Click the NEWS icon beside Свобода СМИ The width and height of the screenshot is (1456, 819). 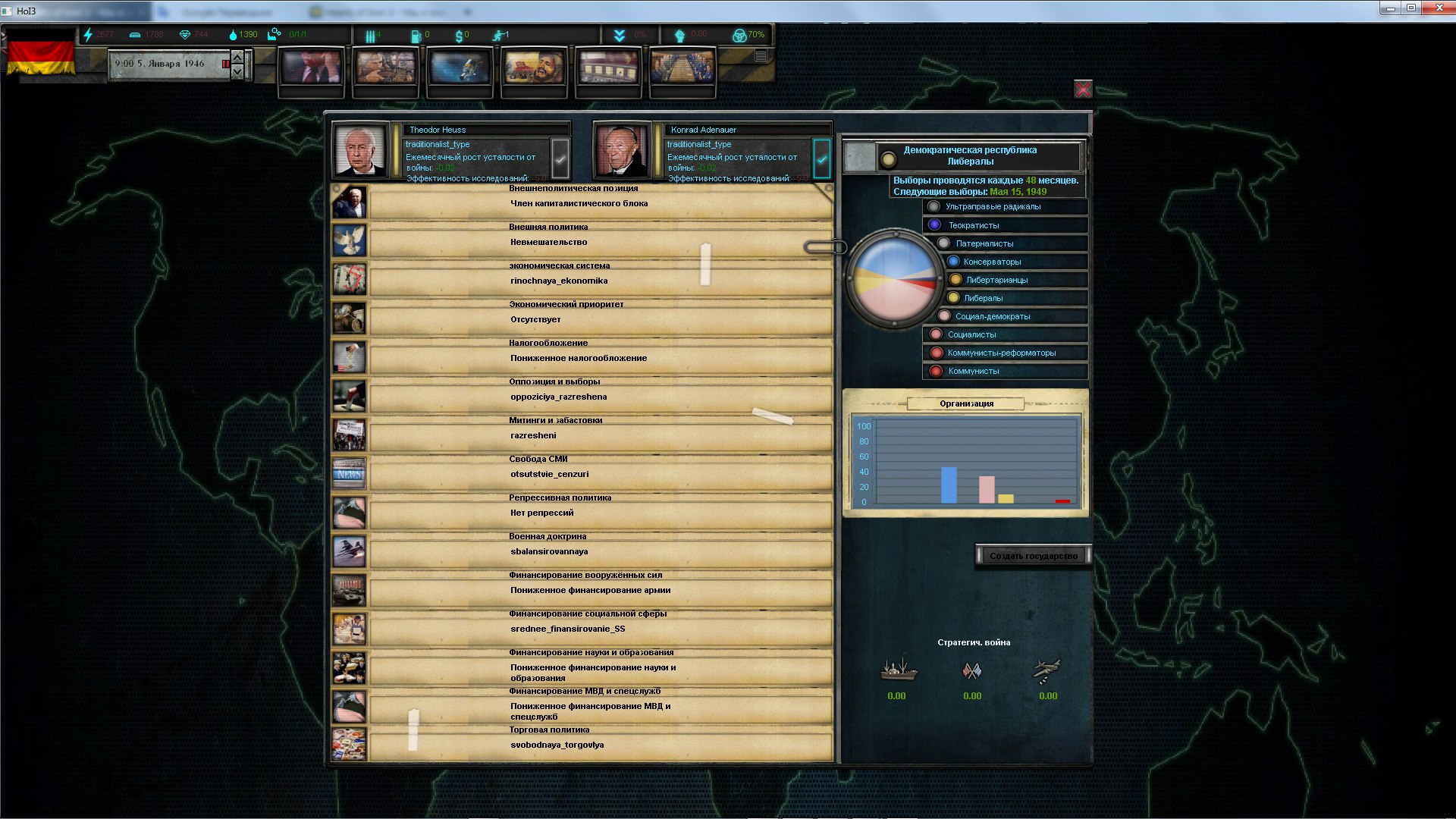pyautogui.click(x=349, y=473)
